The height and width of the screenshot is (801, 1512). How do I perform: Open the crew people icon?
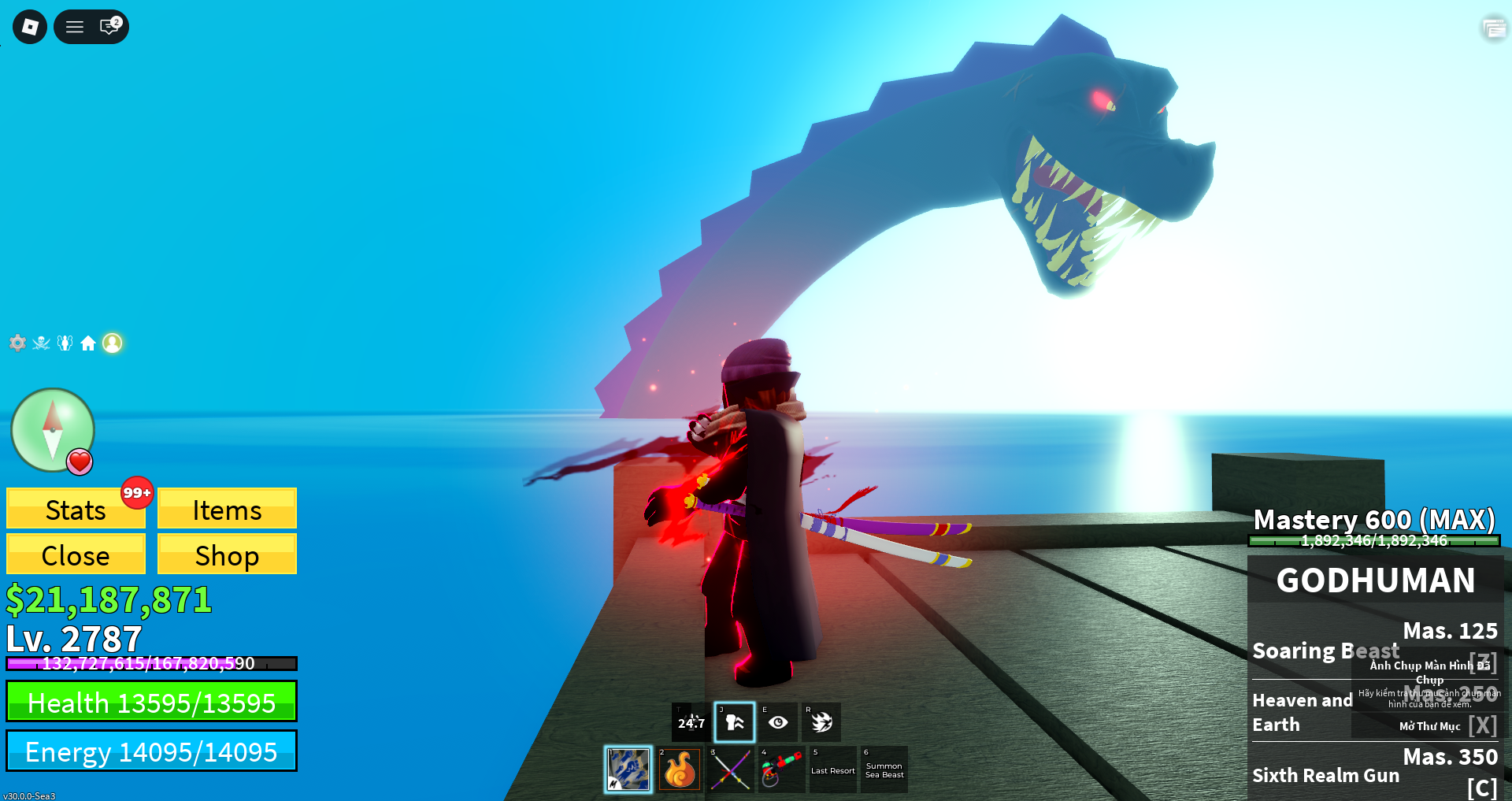coord(65,343)
